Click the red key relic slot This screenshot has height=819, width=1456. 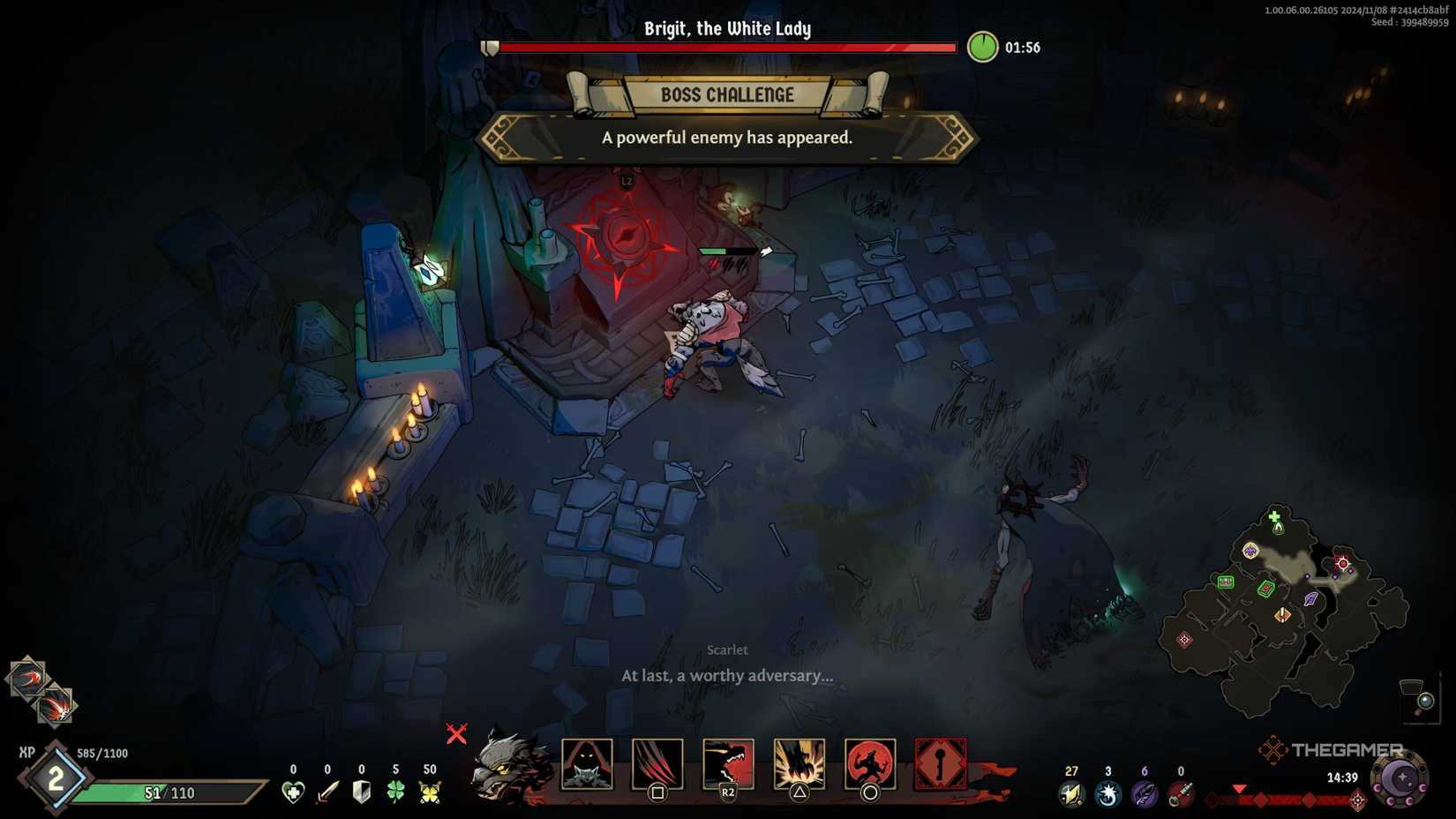941,763
